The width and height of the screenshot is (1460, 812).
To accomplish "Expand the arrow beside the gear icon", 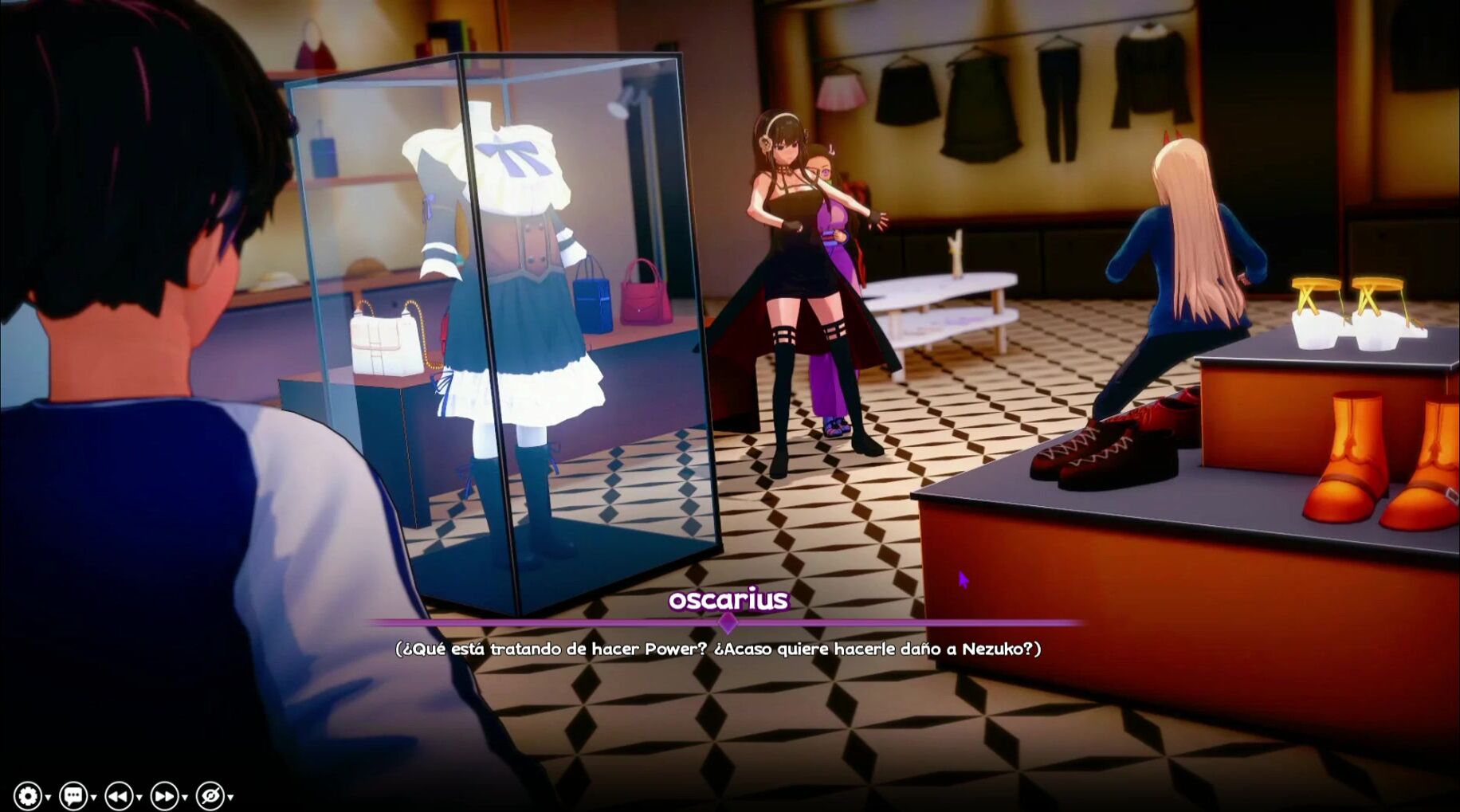I will click(49, 798).
